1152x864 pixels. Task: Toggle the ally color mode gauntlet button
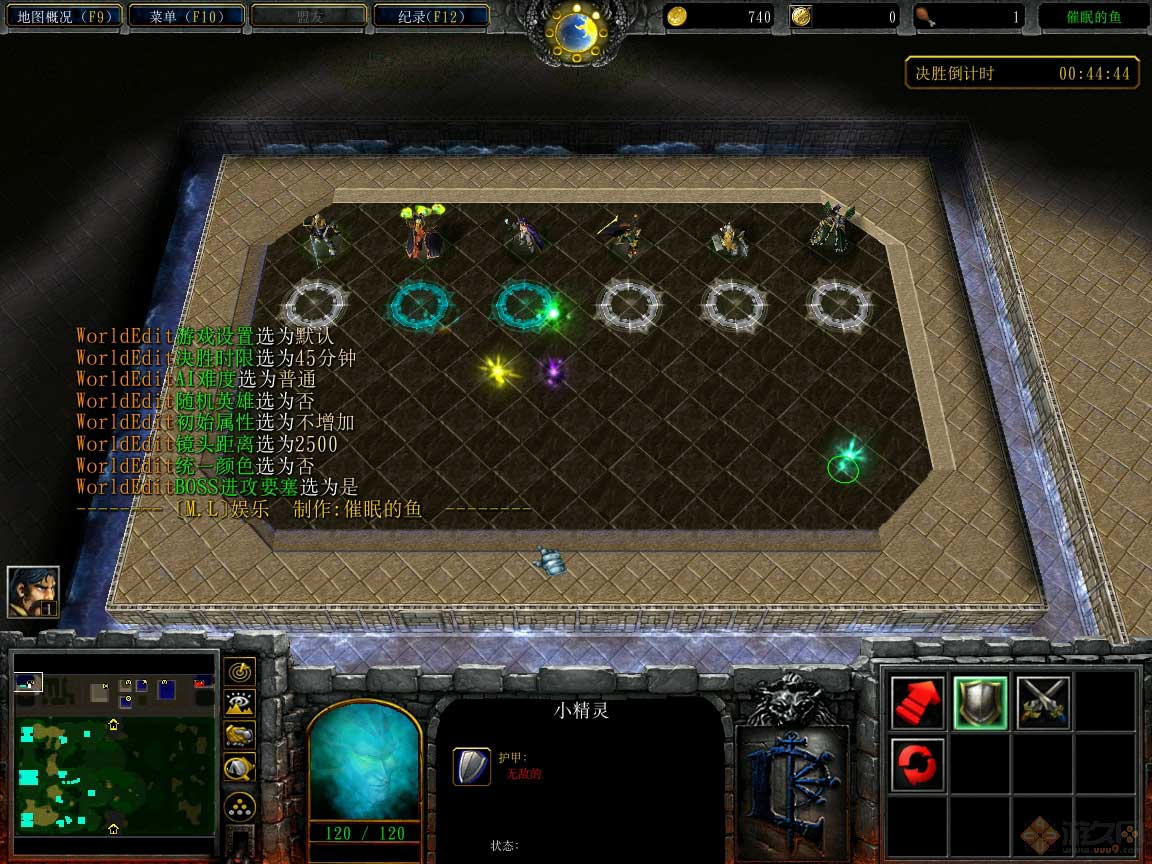pos(241,735)
